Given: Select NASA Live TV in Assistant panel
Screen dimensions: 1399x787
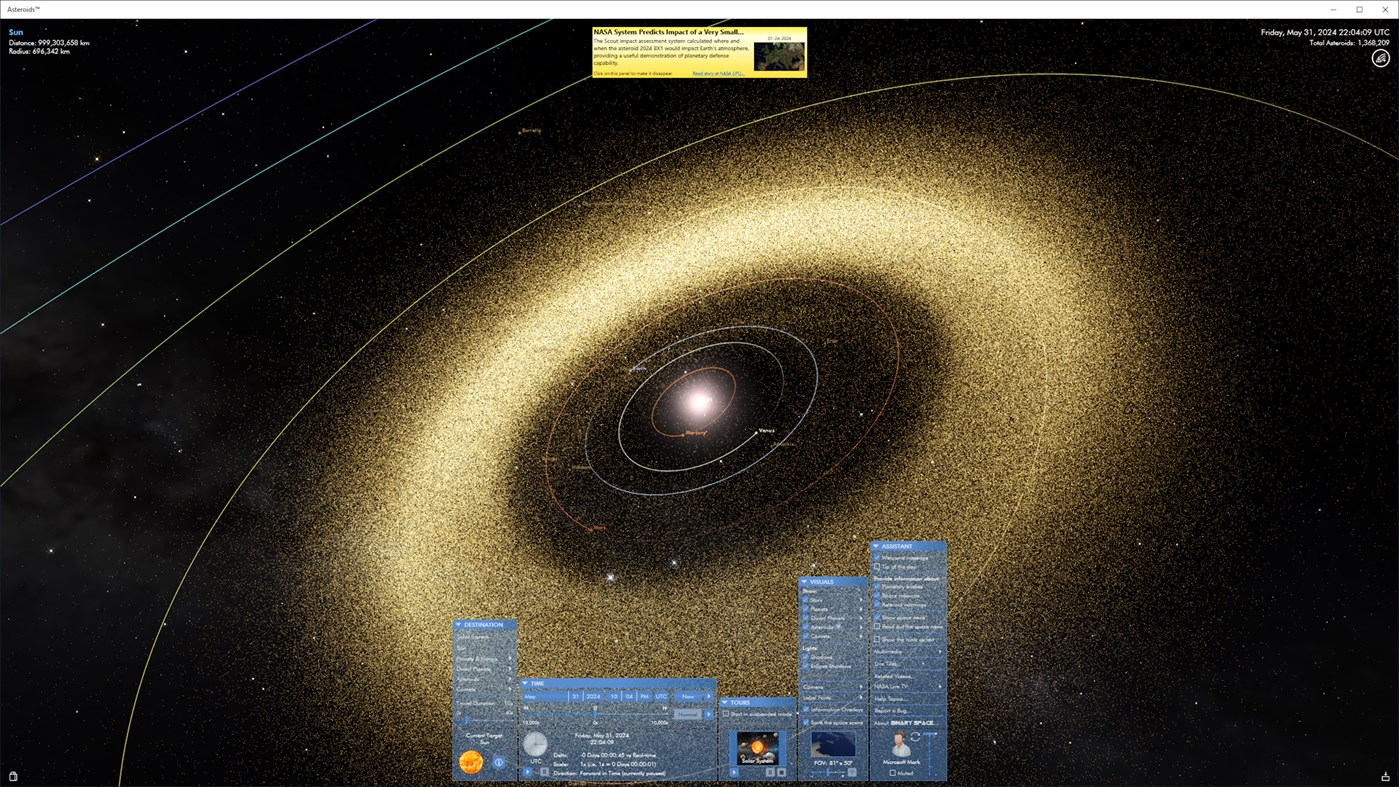Looking at the screenshot, I should click(x=891, y=686).
